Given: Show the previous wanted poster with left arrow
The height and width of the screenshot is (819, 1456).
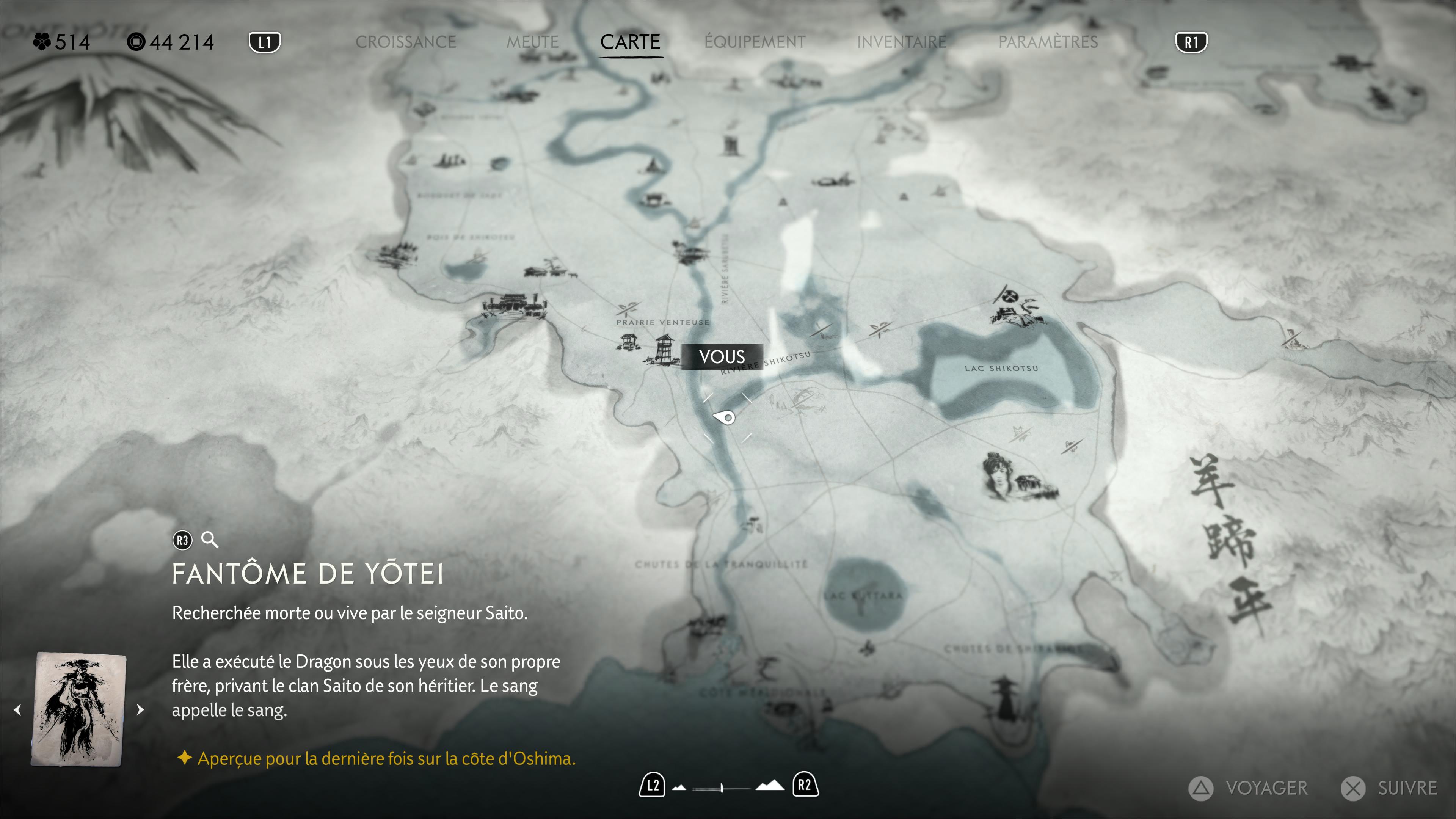Looking at the screenshot, I should (x=17, y=709).
